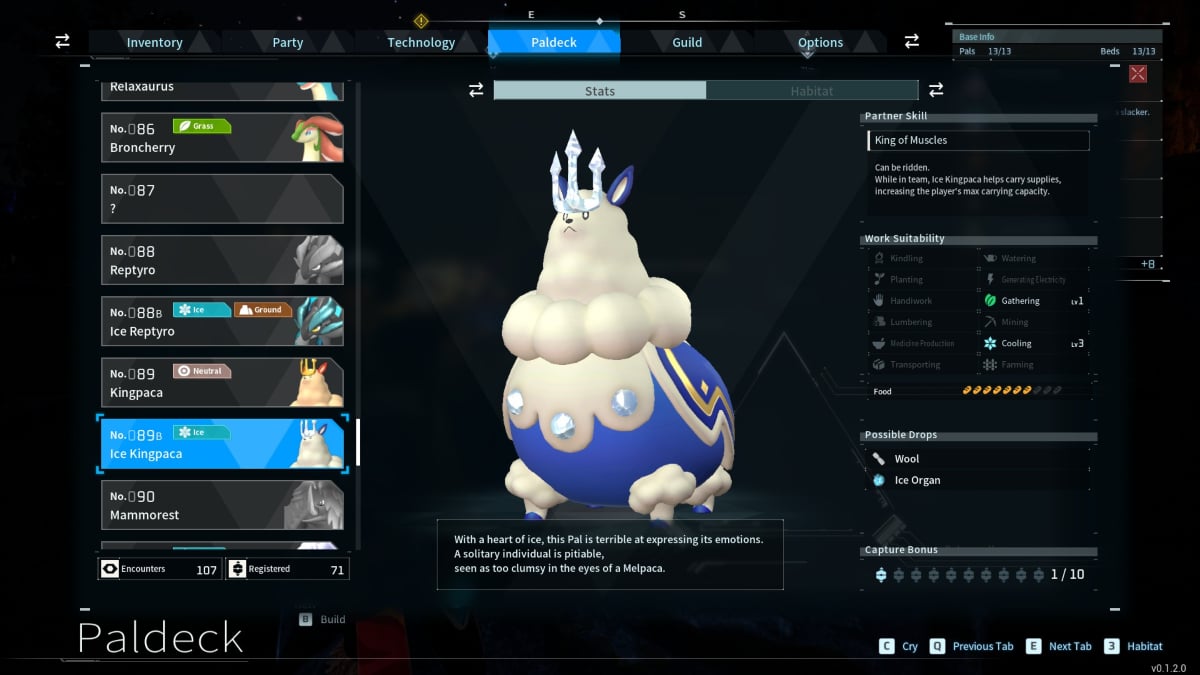The image size is (1200, 675).
Task: Close the panel with red X
Action: click(x=1138, y=73)
